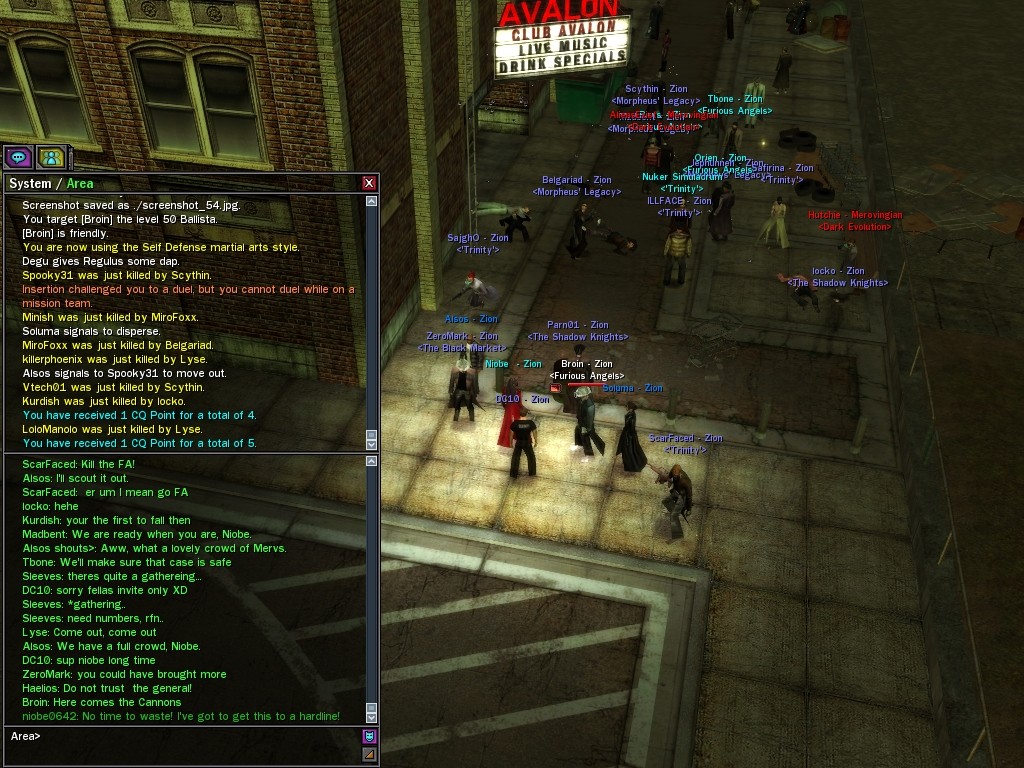This screenshot has width=1024, height=768.
Task: Select the System channel label in chat header
Action: tap(30, 183)
